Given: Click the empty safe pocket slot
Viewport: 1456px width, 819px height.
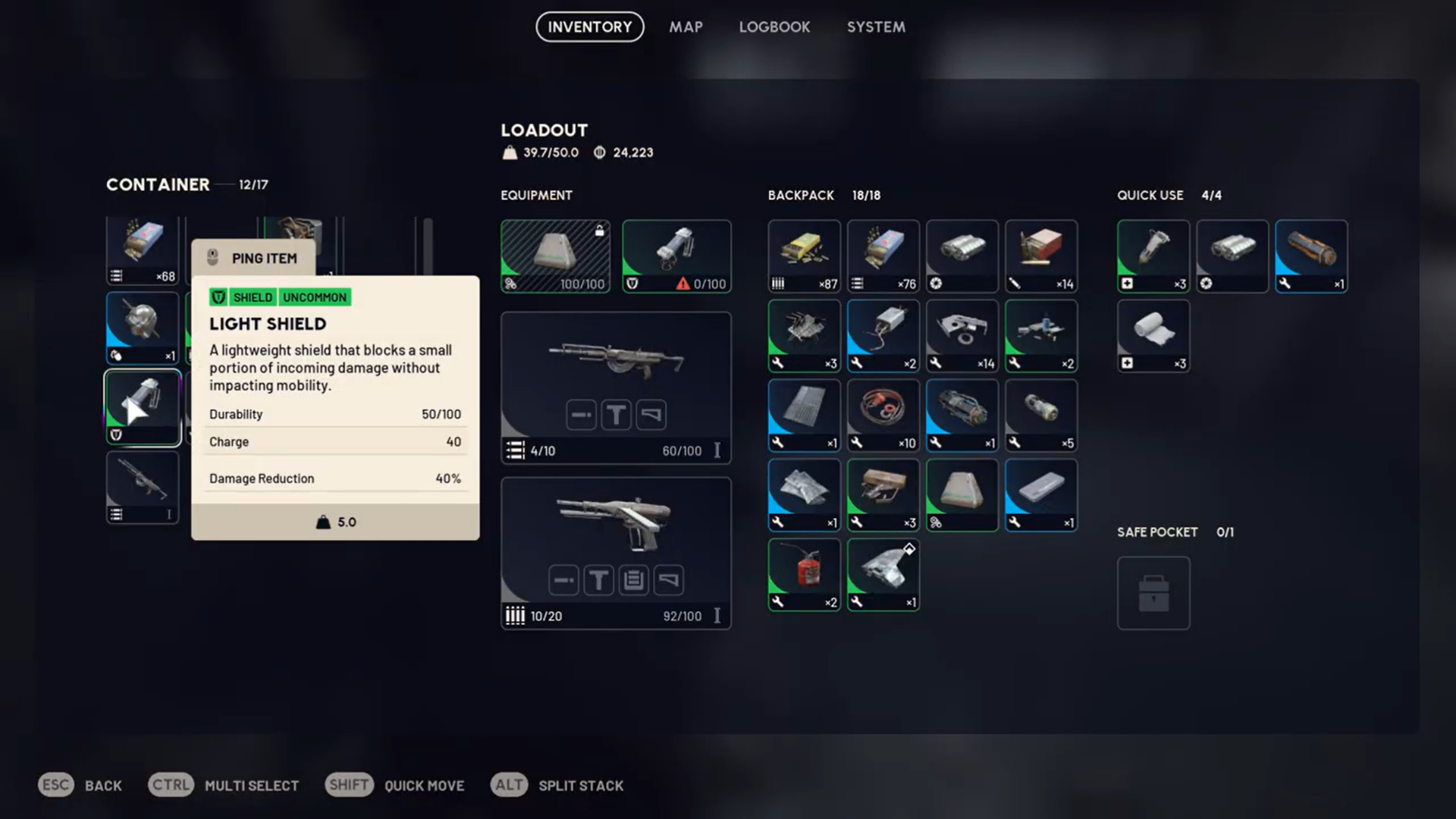Looking at the screenshot, I should click(x=1153, y=592).
